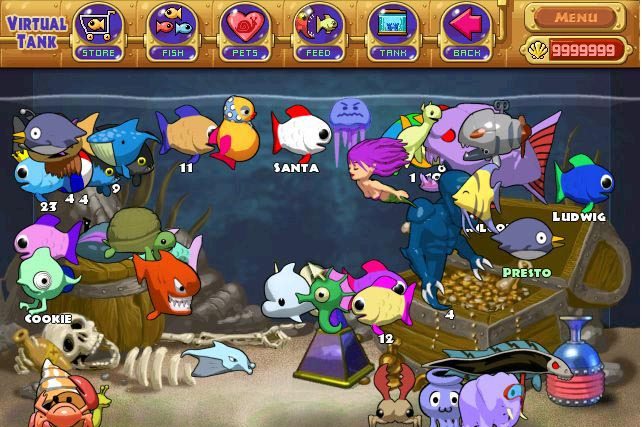The image size is (642, 427).
Task: Open the Tank options button
Action: (x=393, y=28)
